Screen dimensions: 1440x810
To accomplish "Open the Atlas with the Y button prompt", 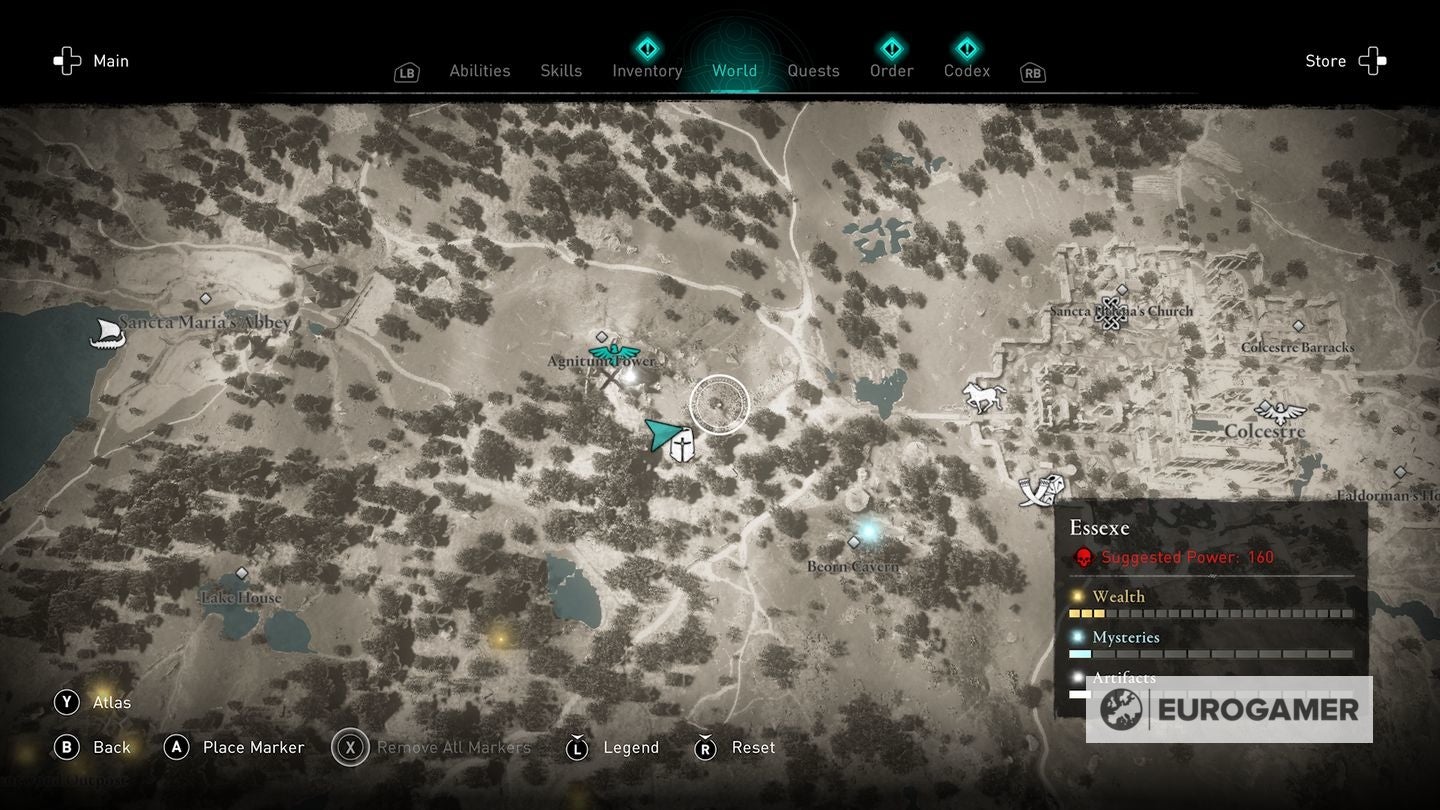I will (x=66, y=702).
